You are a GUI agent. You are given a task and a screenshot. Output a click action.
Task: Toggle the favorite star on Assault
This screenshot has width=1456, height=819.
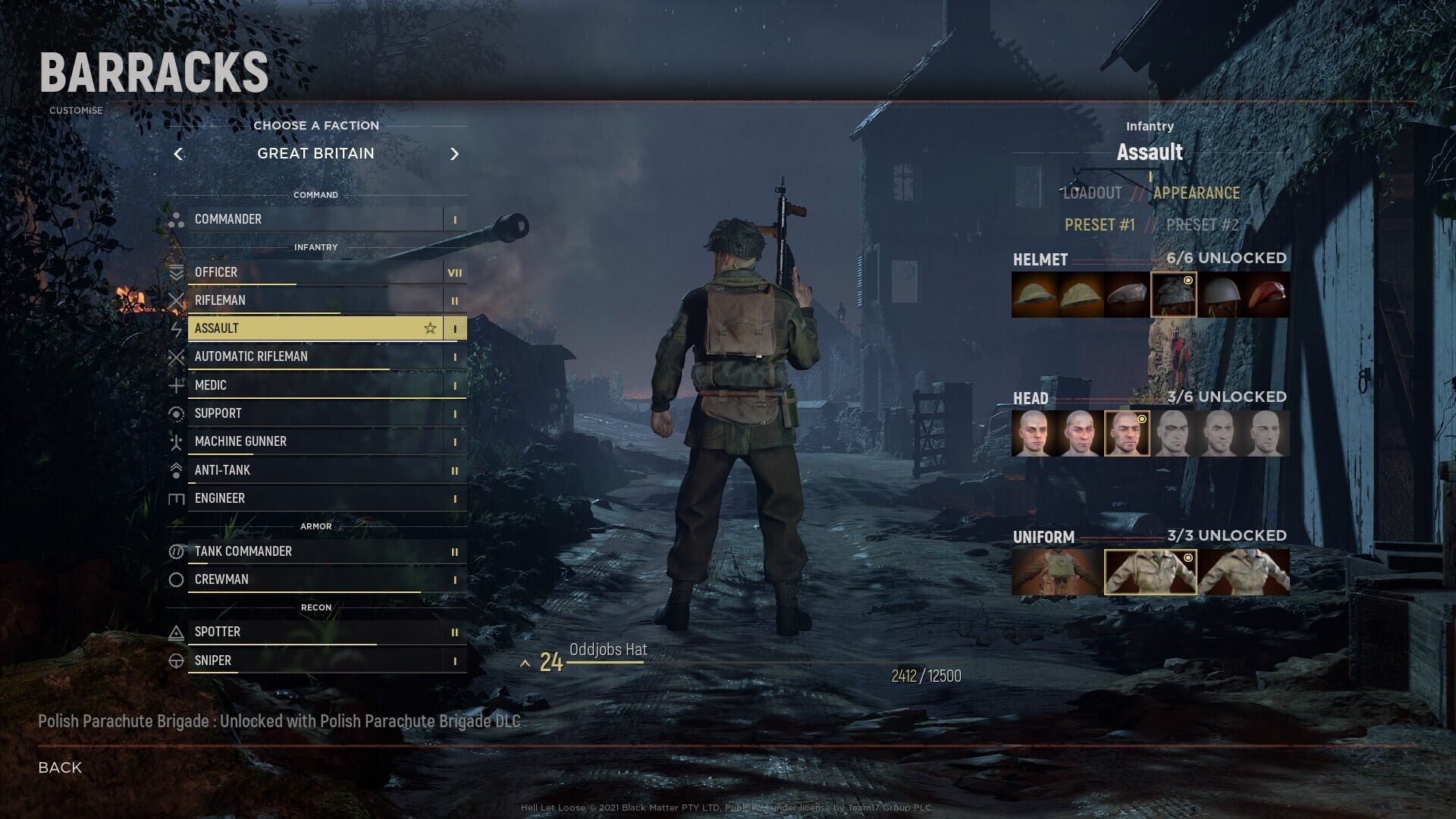(x=429, y=328)
